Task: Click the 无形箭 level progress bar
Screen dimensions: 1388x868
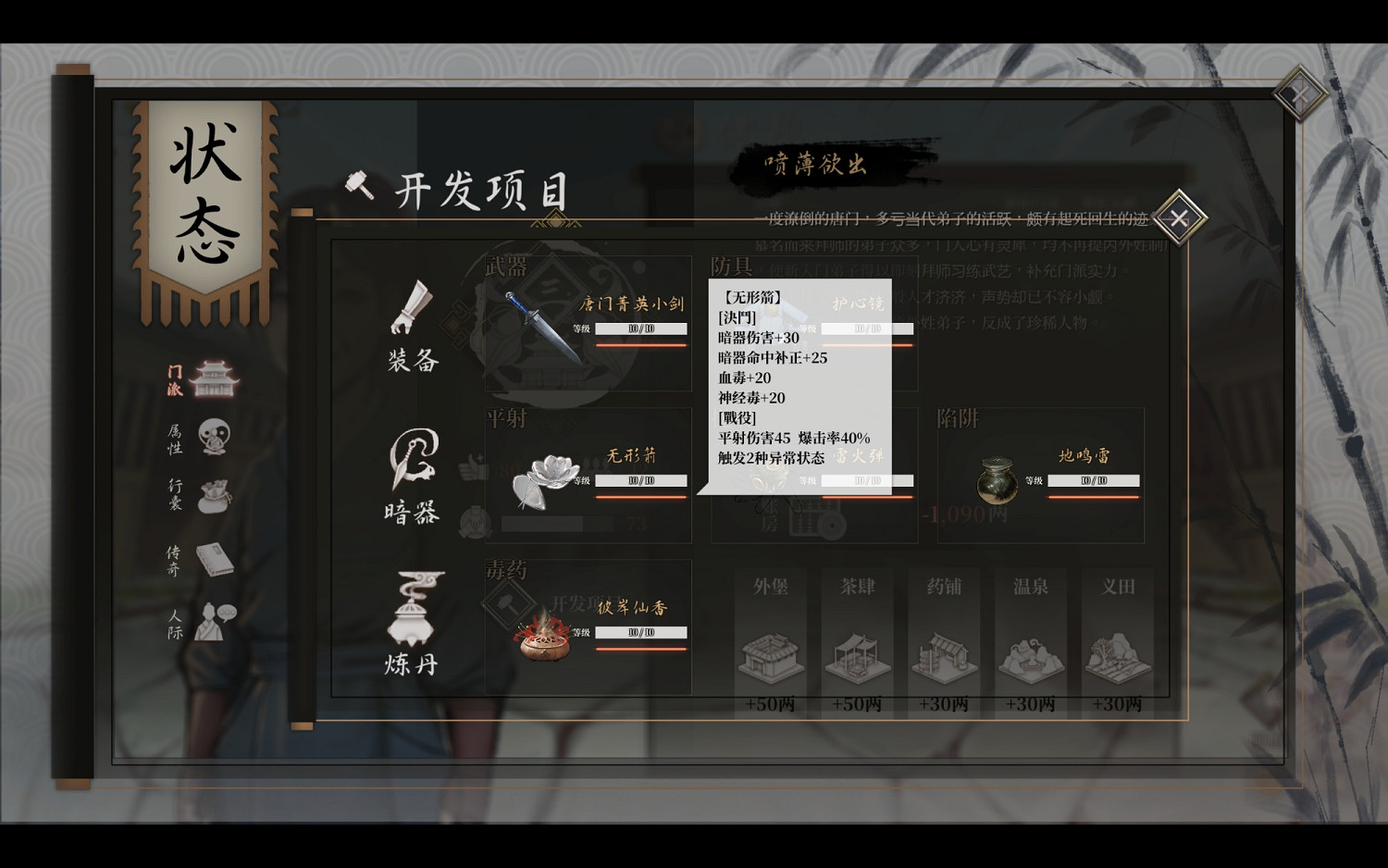Action: tap(640, 480)
